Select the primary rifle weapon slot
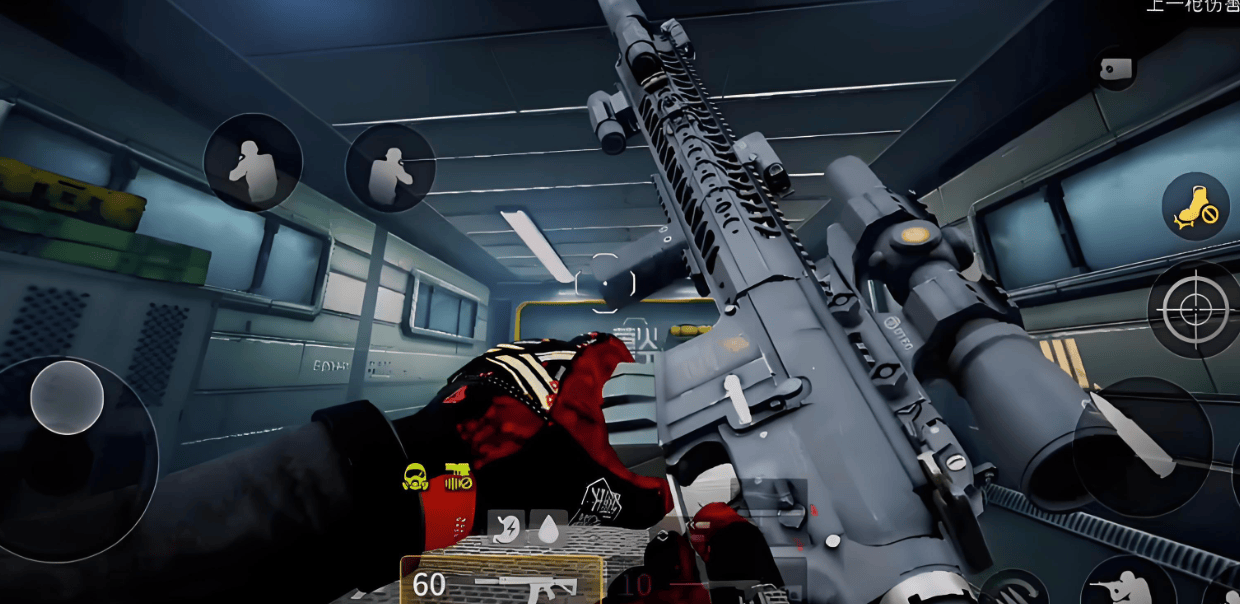Viewport: 1240px width, 604px height. pyautogui.click(x=501, y=582)
